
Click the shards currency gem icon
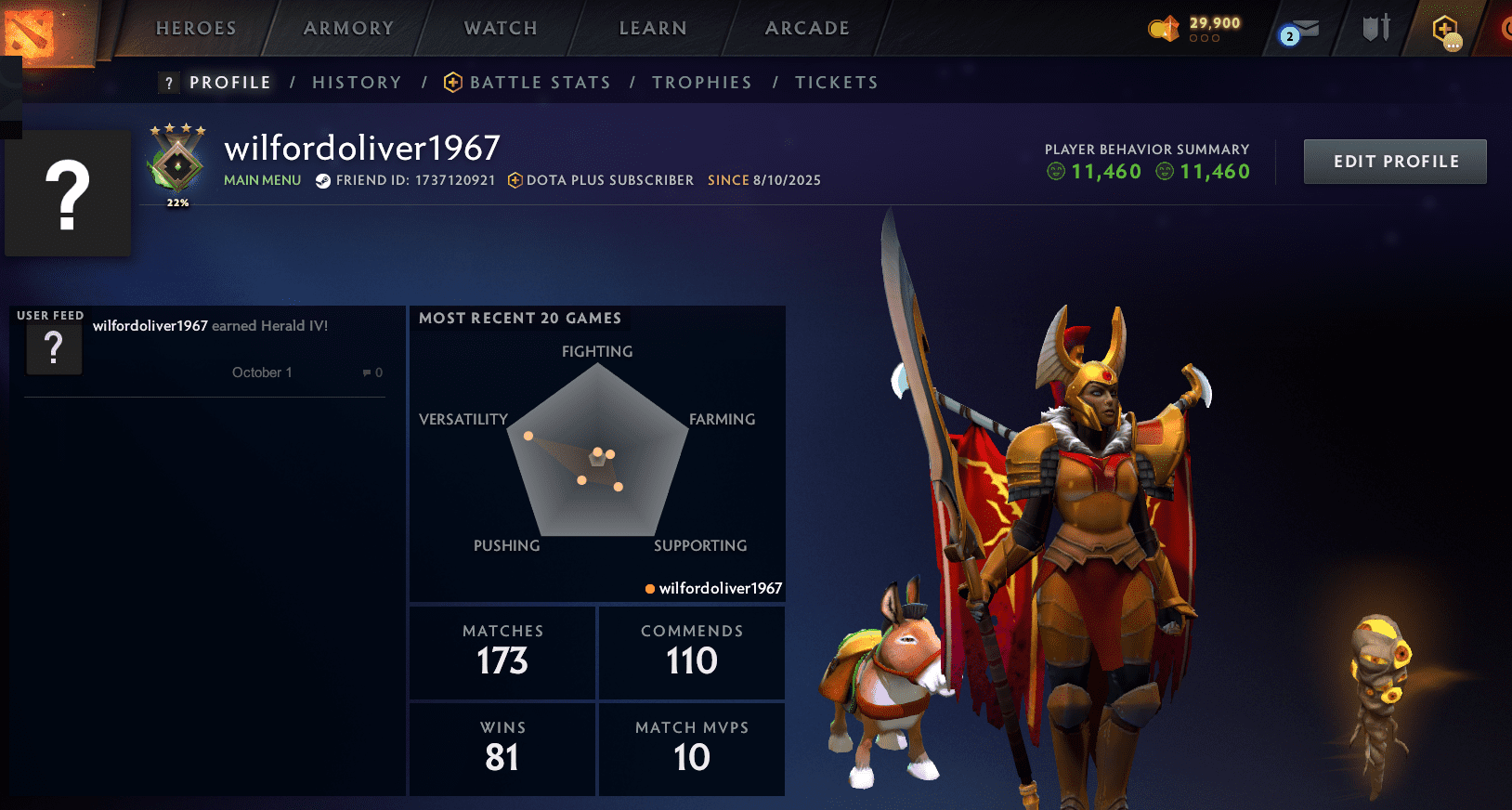[1162, 29]
